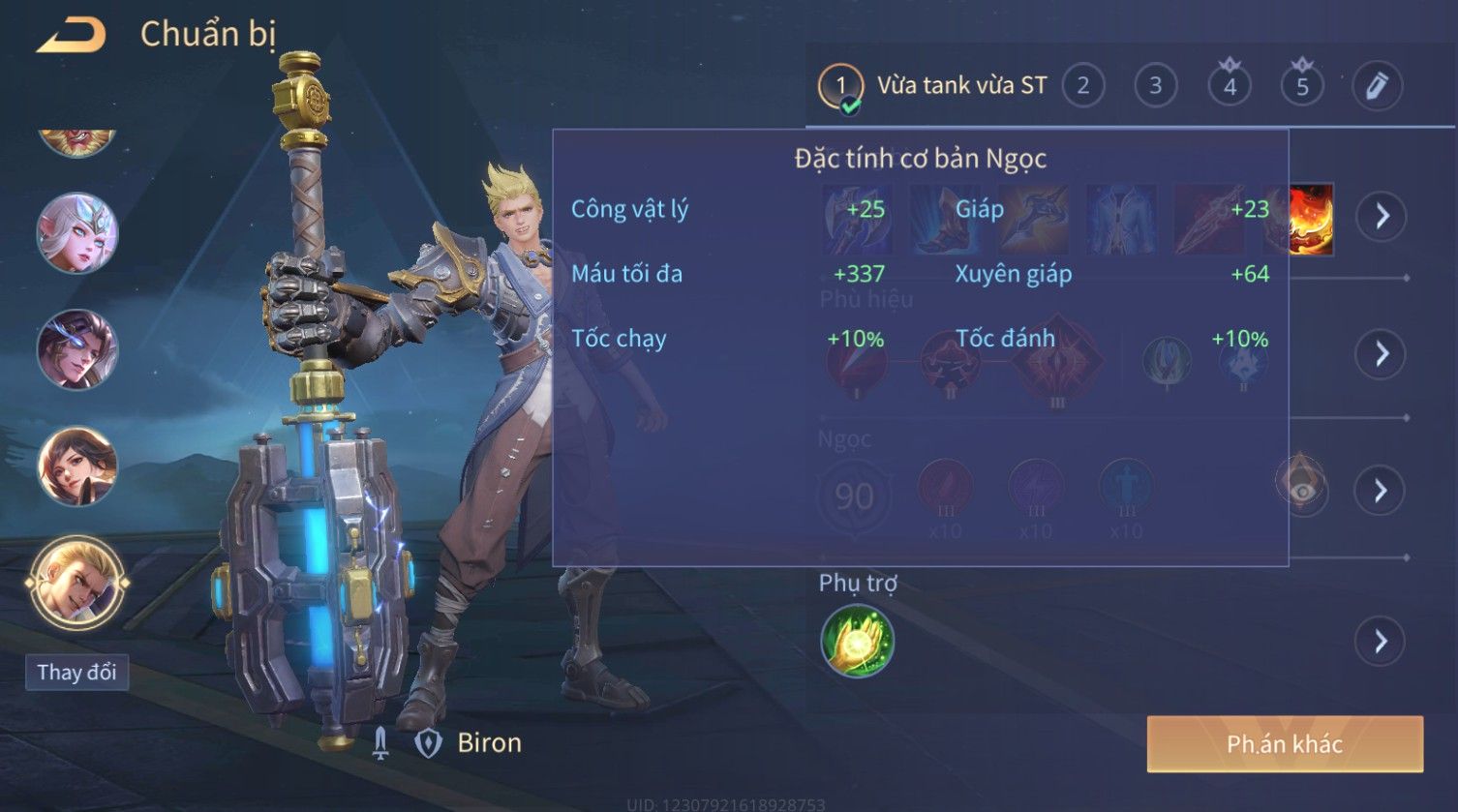Expand the Ngọc row arrow
This screenshot has width=1458, height=812.
point(1382,491)
